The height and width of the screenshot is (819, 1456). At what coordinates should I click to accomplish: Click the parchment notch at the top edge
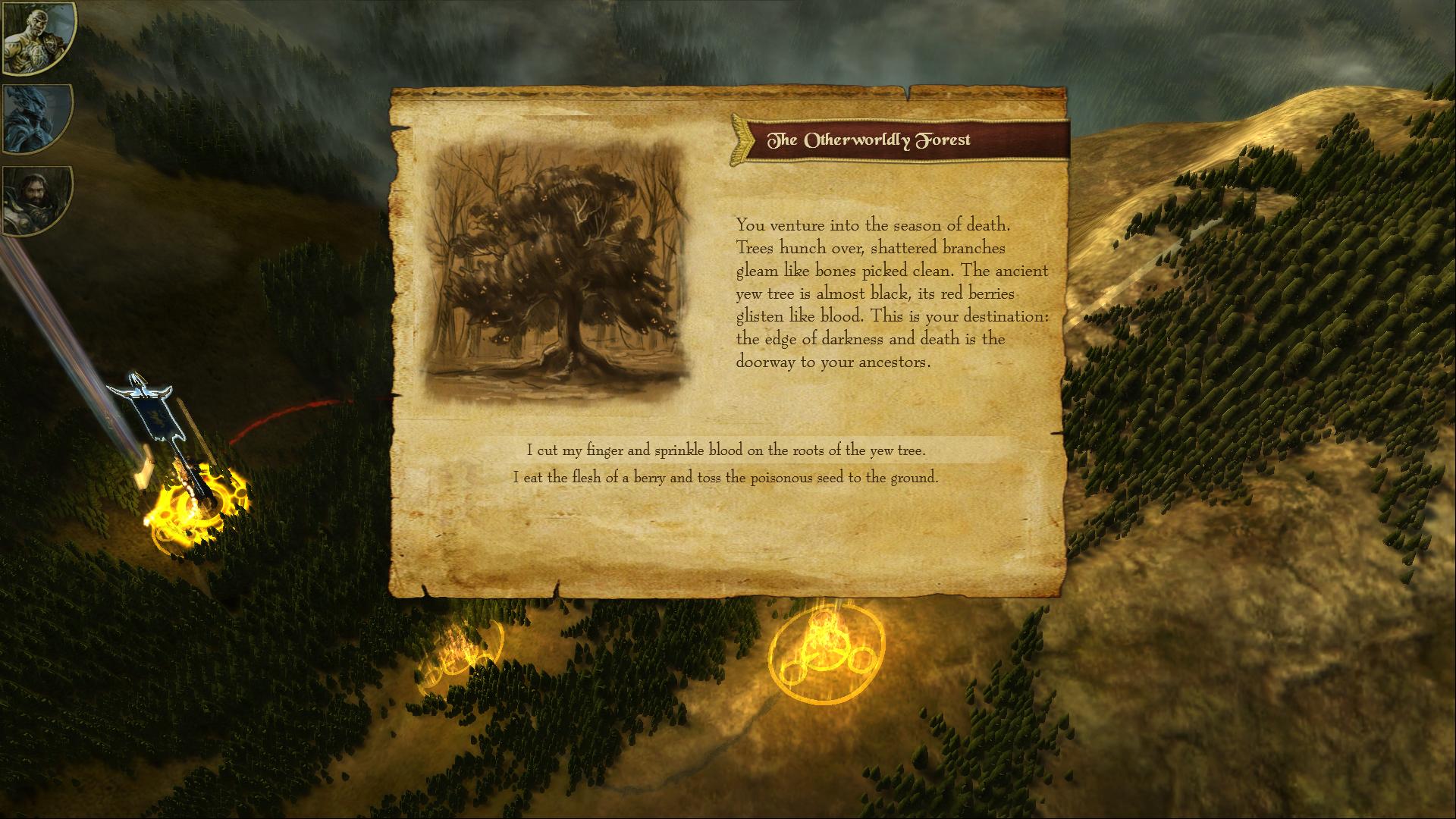coord(907,93)
